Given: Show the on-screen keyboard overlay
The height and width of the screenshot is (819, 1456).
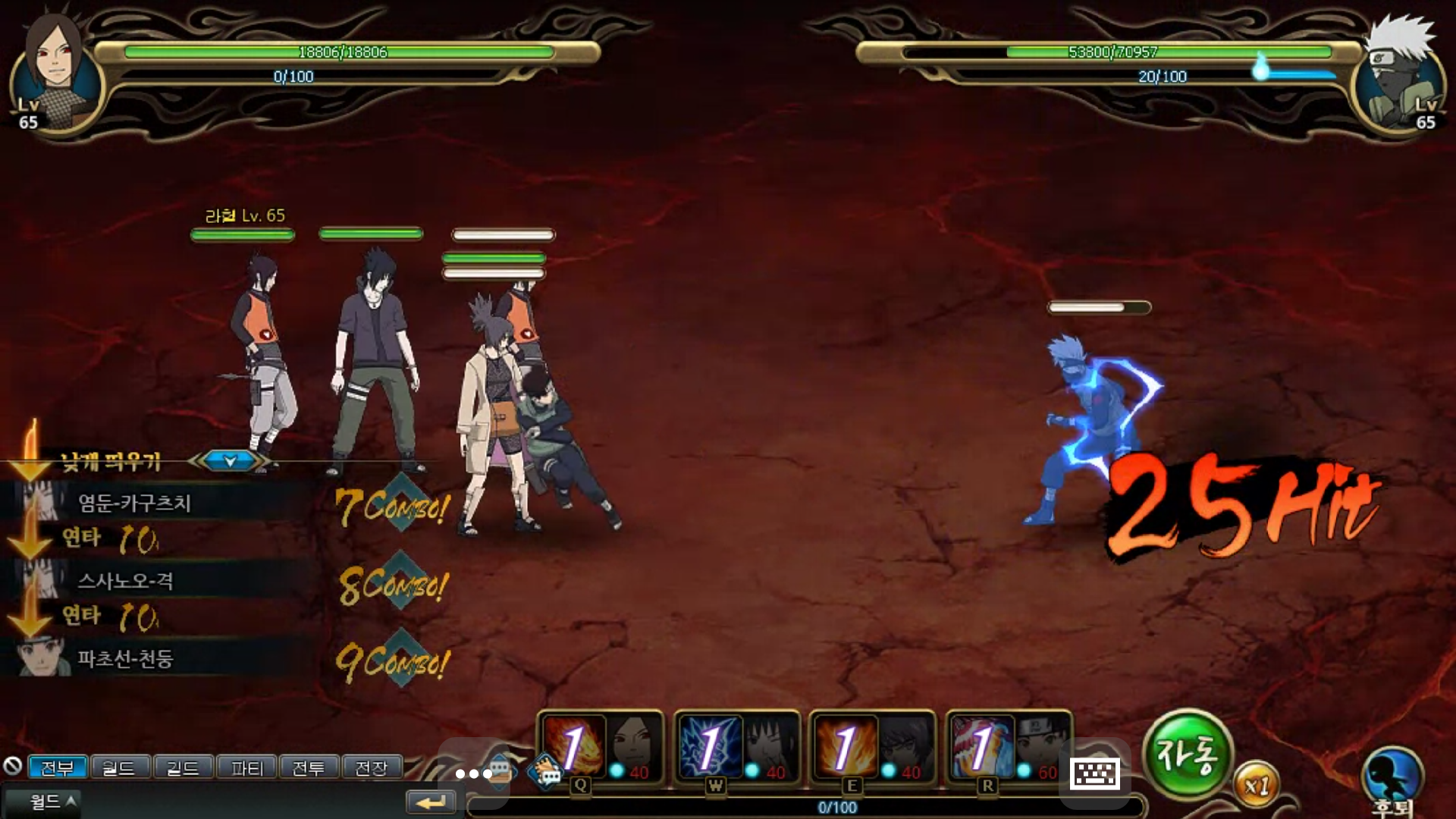Looking at the screenshot, I should pos(1094,773).
